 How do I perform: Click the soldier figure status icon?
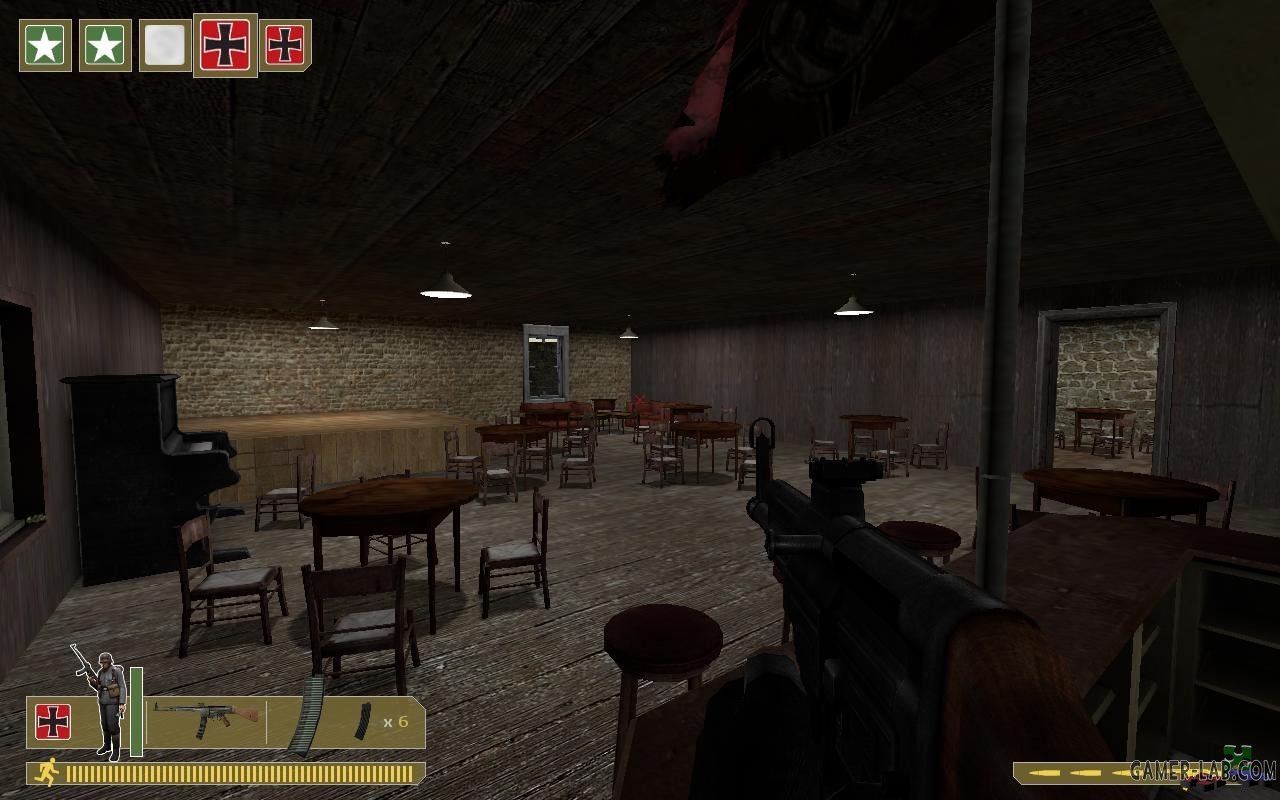point(103,700)
